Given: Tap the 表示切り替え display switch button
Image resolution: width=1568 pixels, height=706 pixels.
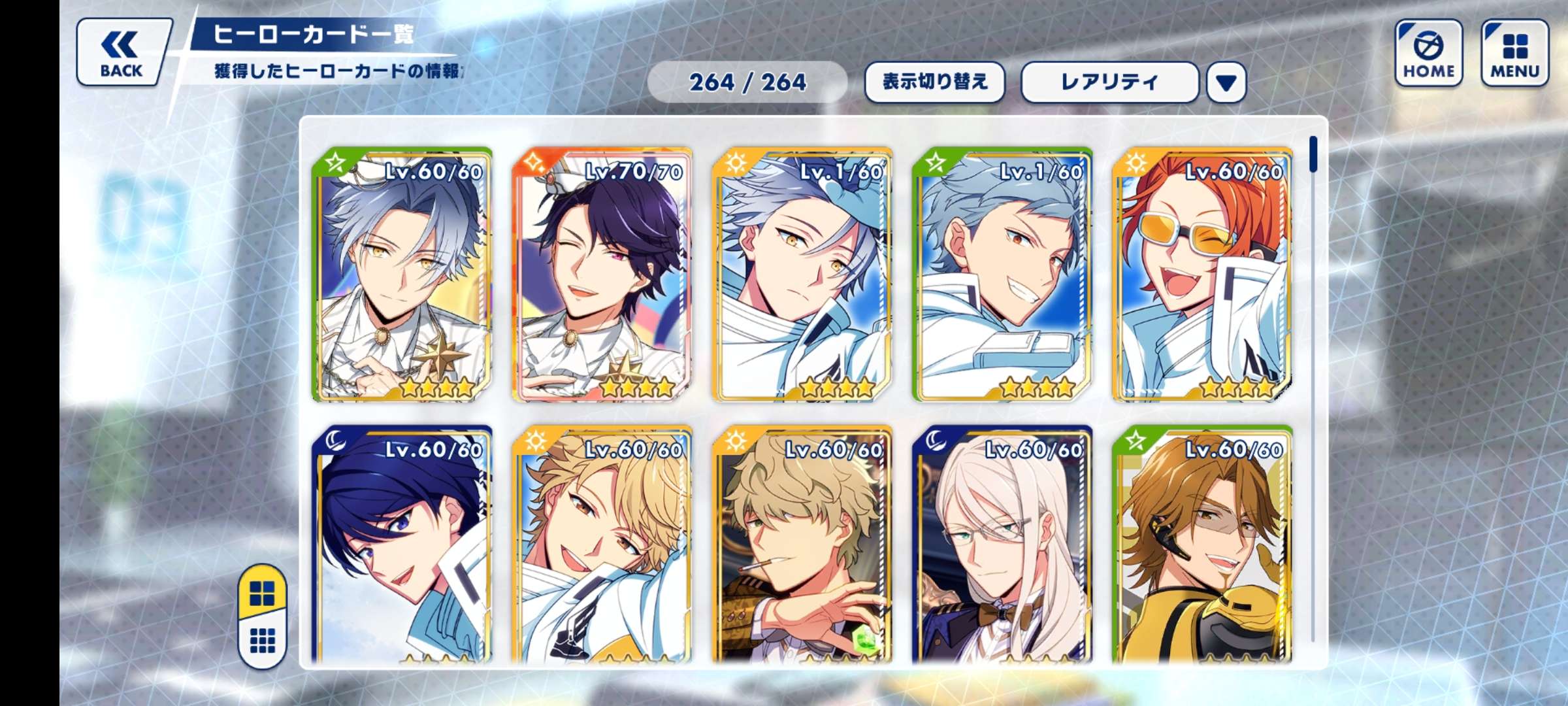Looking at the screenshot, I should pos(934,82).
